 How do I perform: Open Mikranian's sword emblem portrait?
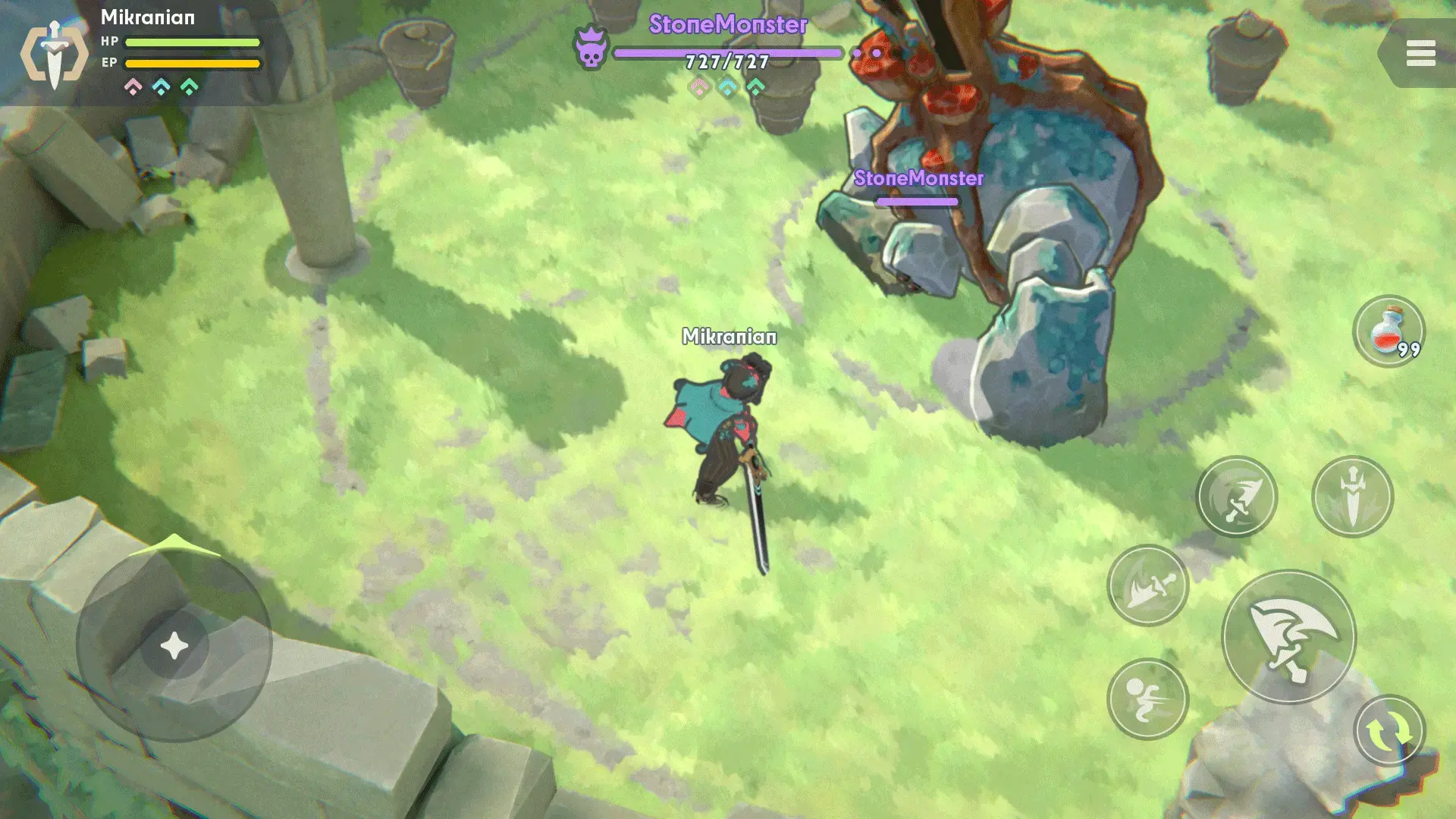tap(54, 54)
